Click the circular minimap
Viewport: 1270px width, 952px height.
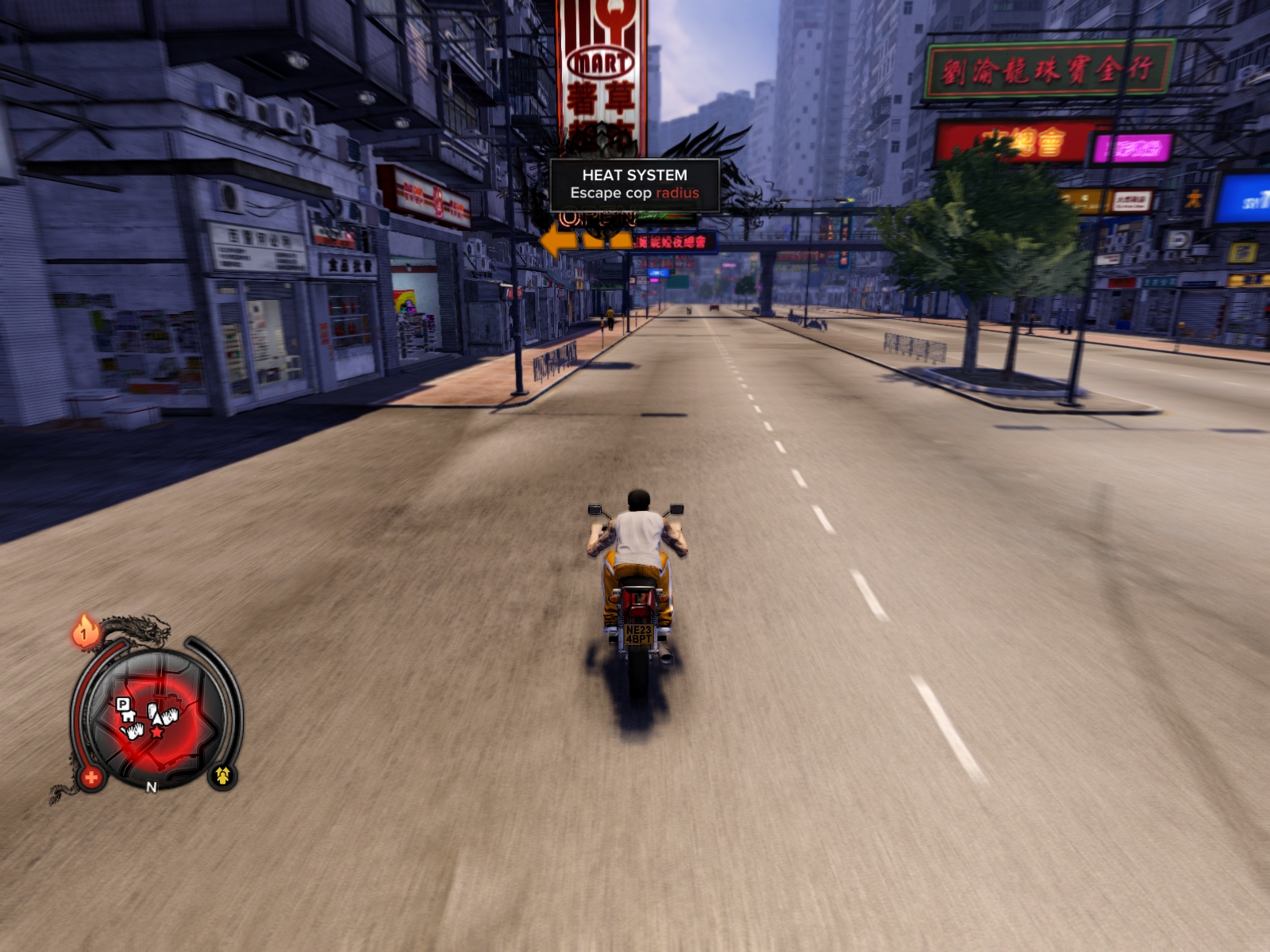156,719
